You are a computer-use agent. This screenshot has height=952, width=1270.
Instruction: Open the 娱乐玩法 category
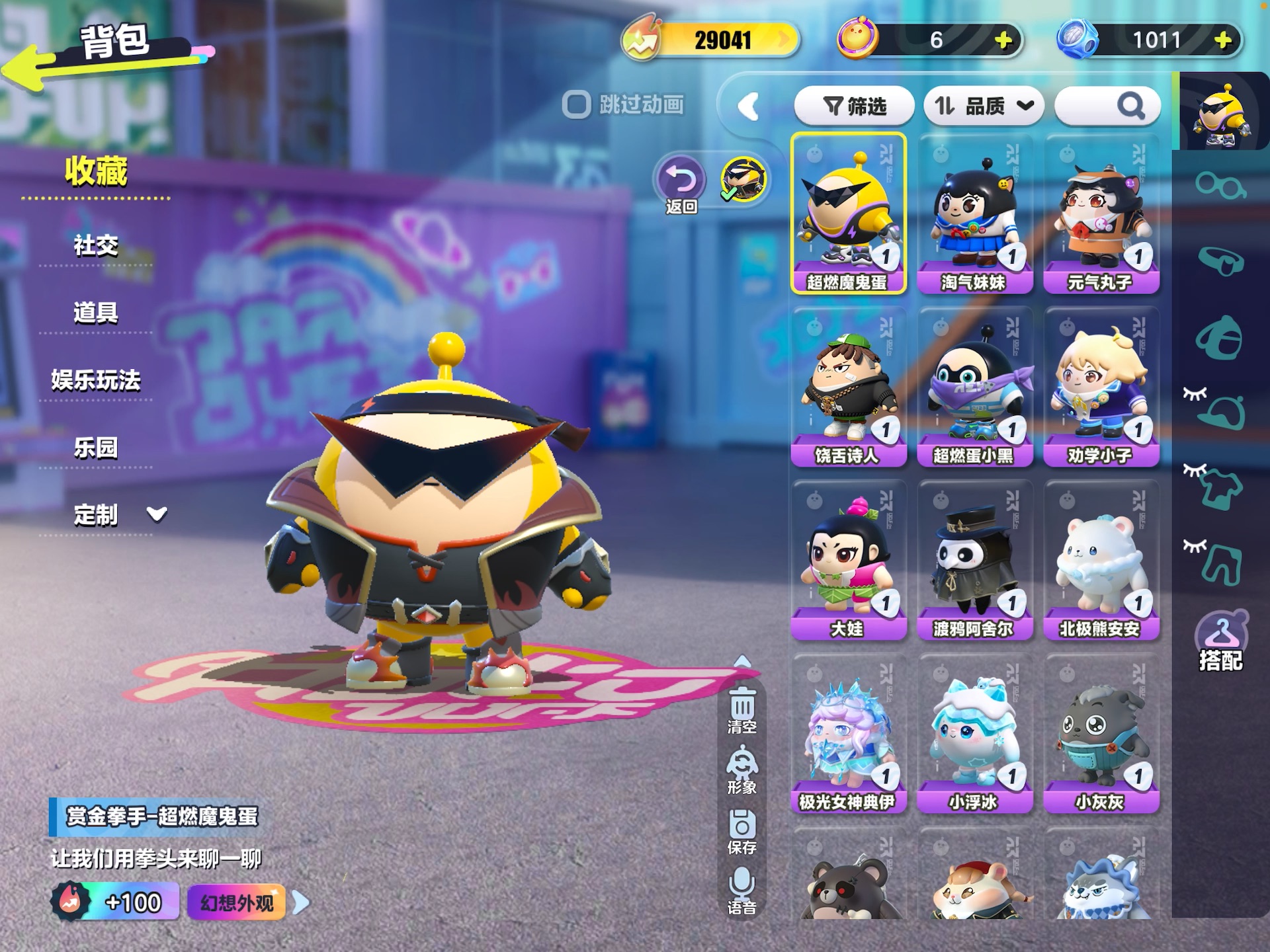point(96,381)
